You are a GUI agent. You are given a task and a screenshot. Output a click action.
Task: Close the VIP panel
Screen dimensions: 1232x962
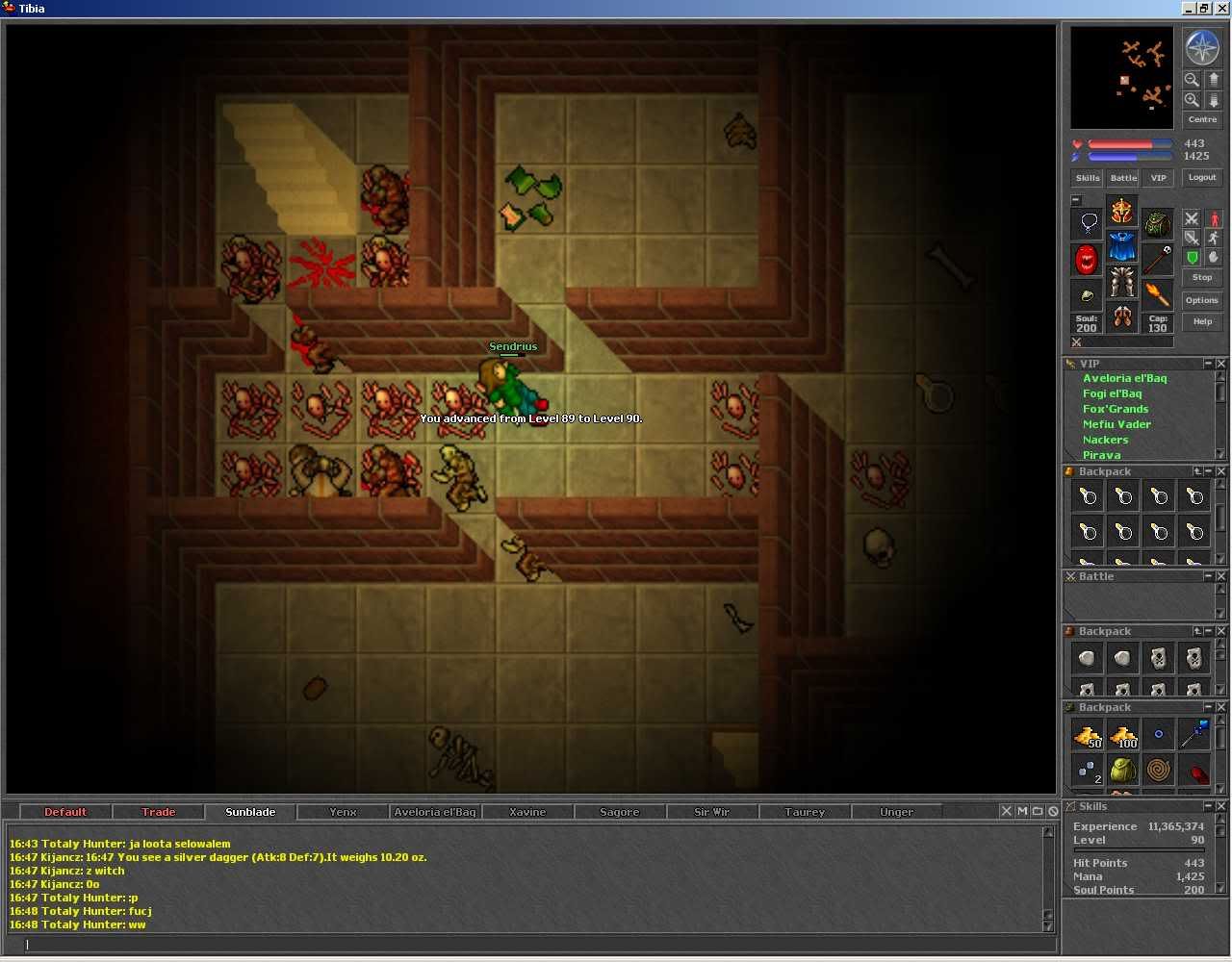click(x=1220, y=364)
